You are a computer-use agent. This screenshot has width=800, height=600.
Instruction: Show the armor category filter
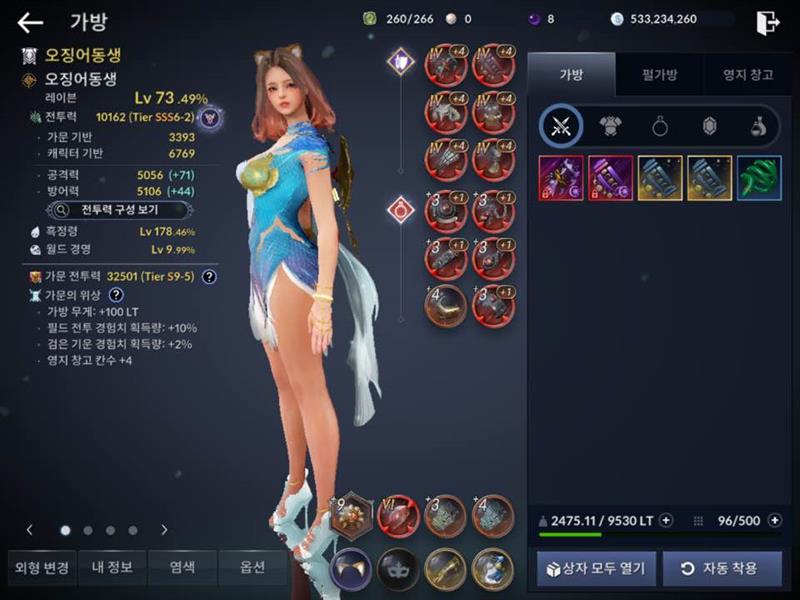pyautogui.click(x=610, y=126)
